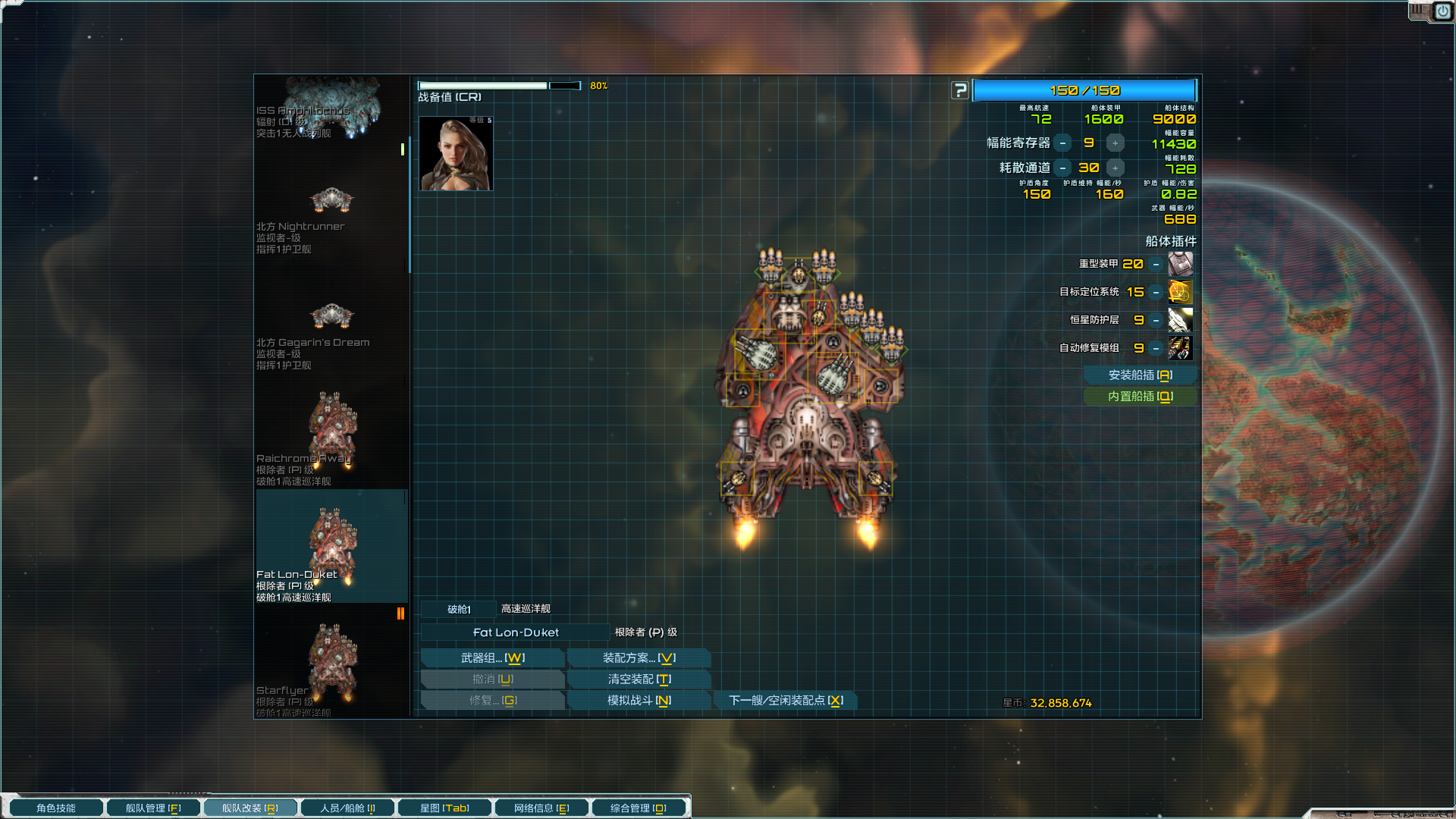
Task: Go to 下一艘/空闲装配点
Action: pyautogui.click(x=786, y=701)
